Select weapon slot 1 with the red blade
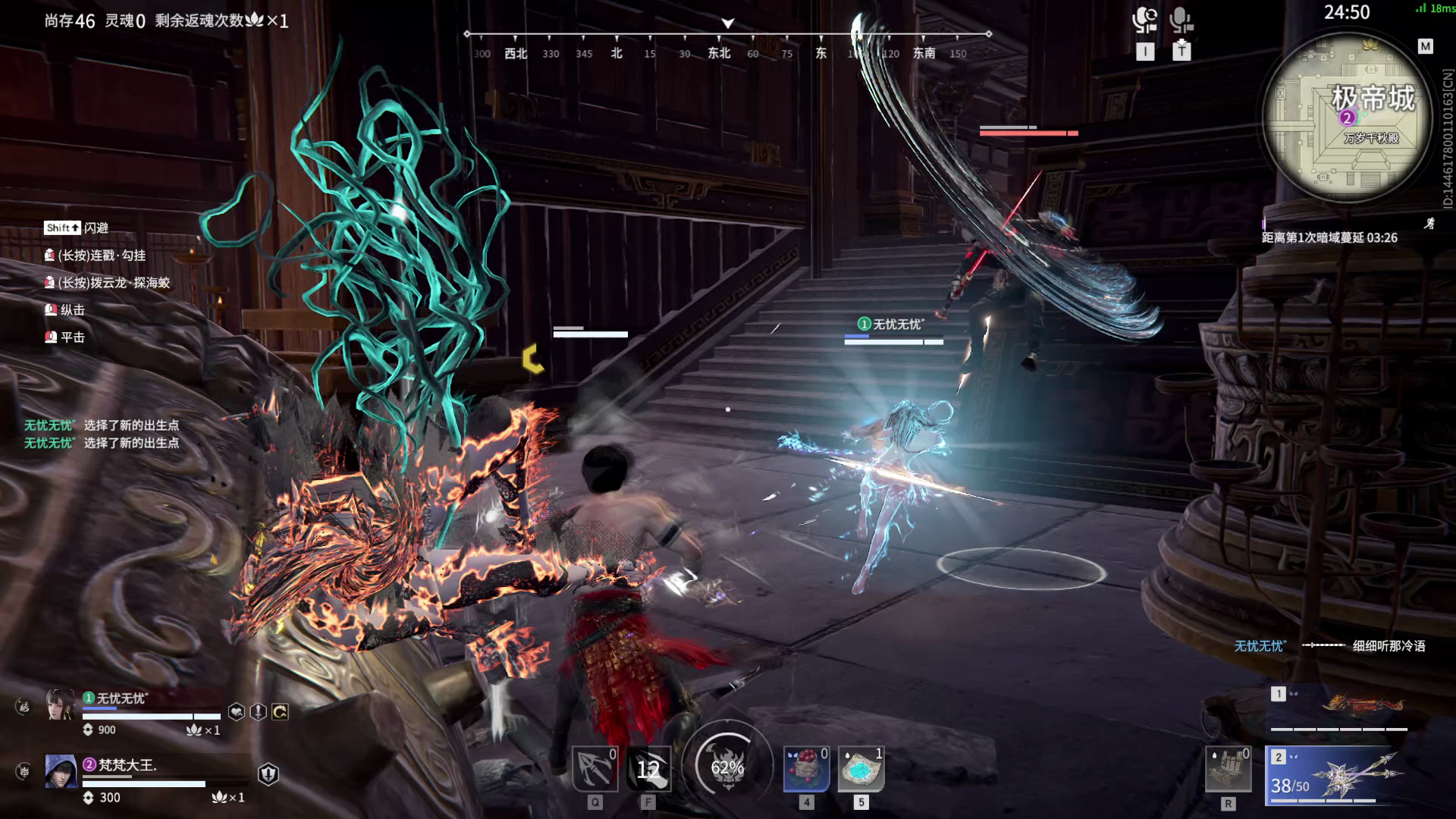The image size is (1456, 819). (1338, 709)
